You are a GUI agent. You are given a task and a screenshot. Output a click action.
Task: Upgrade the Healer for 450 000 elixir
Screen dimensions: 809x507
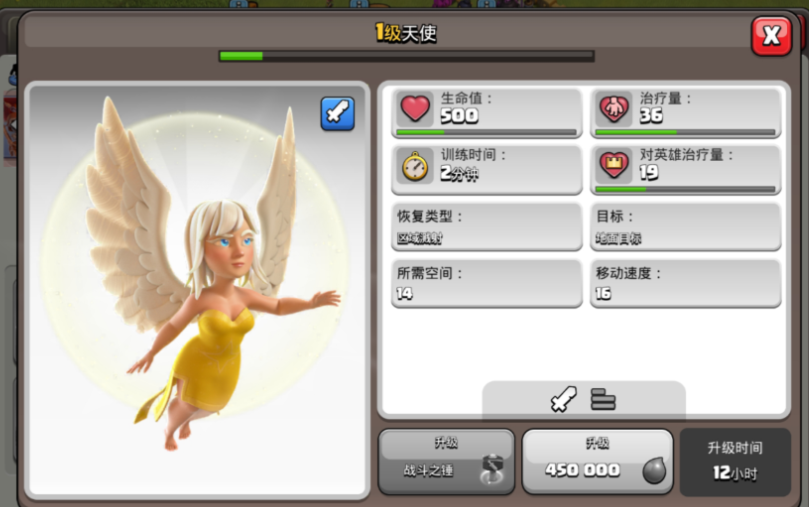(x=597, y=461)
